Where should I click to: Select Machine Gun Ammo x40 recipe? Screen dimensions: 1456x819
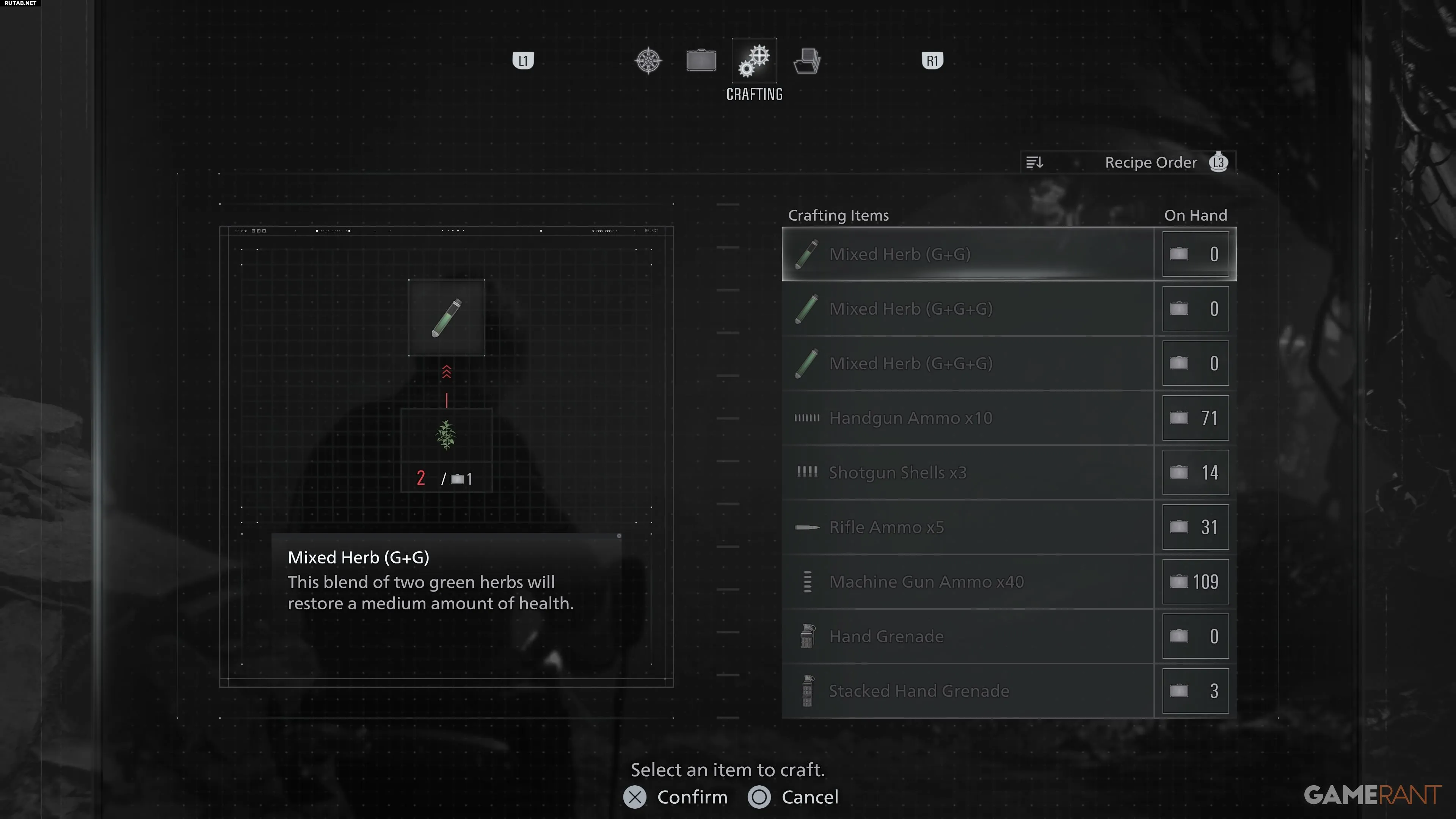[x=968, y=582]
